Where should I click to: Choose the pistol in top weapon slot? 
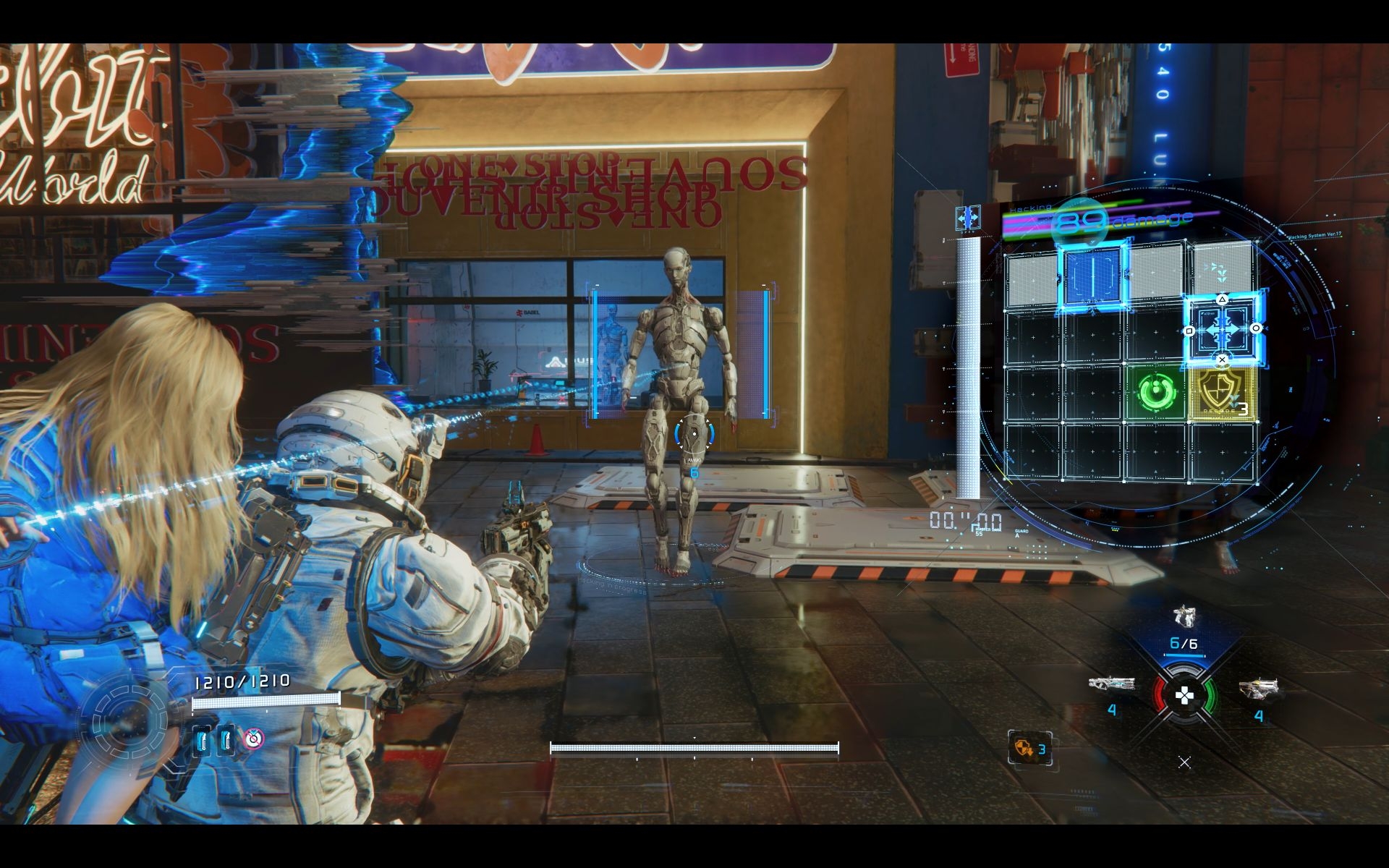tap(1184, 616)
